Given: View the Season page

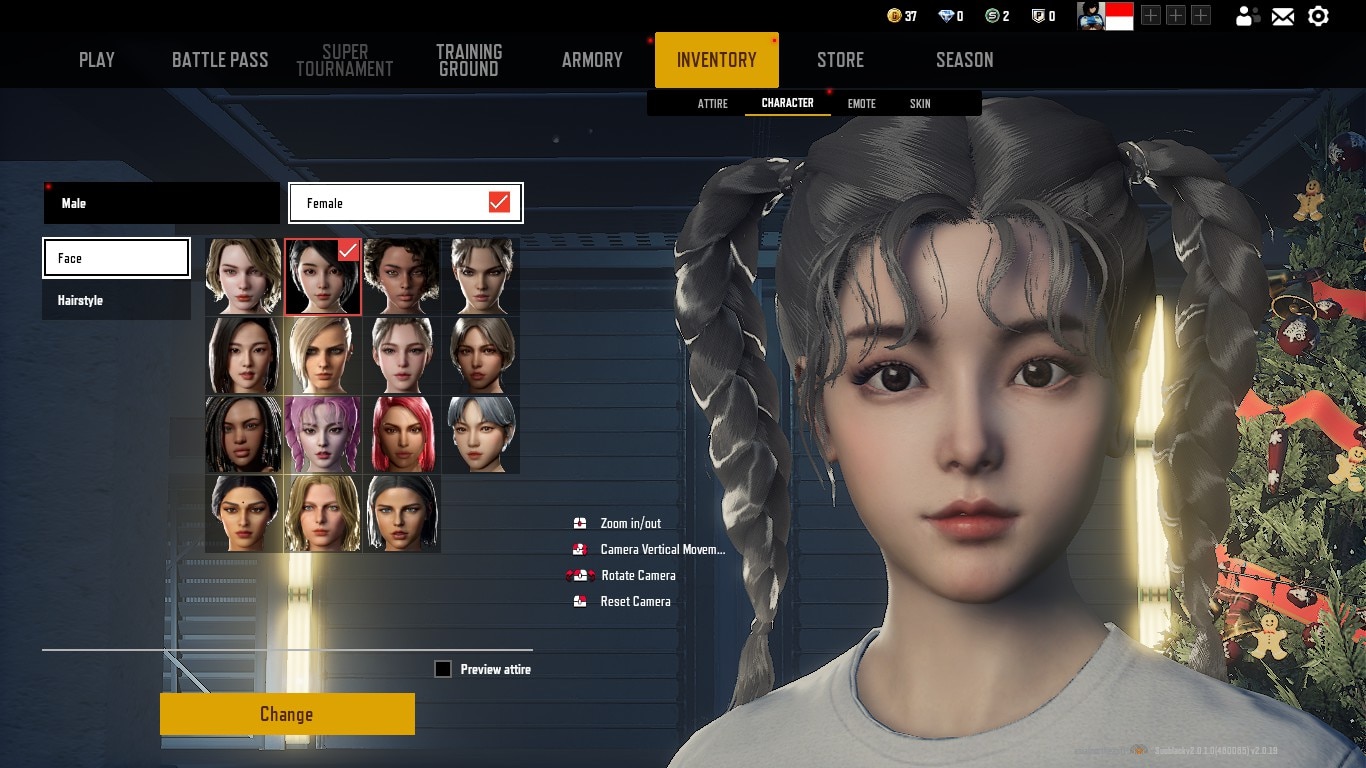Looking at the screenshot, I should (964, 60).
